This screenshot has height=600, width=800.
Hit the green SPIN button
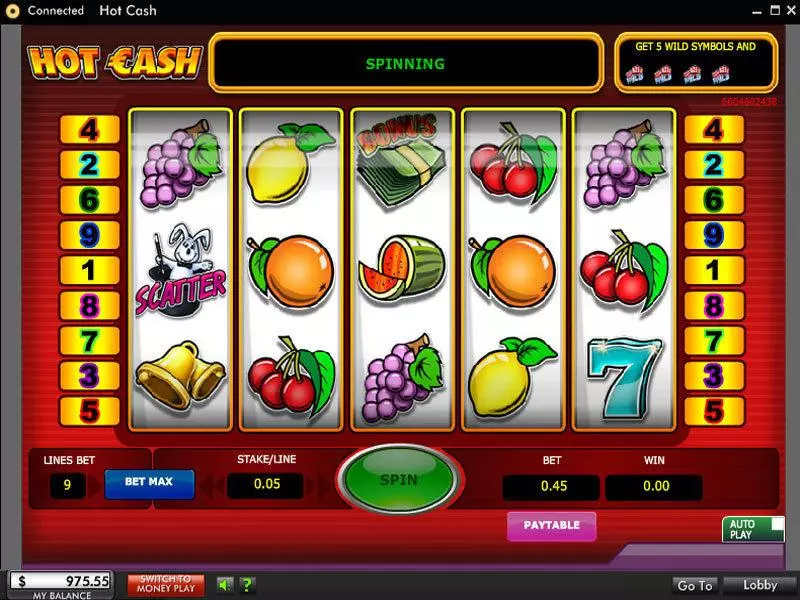point(399,480)
